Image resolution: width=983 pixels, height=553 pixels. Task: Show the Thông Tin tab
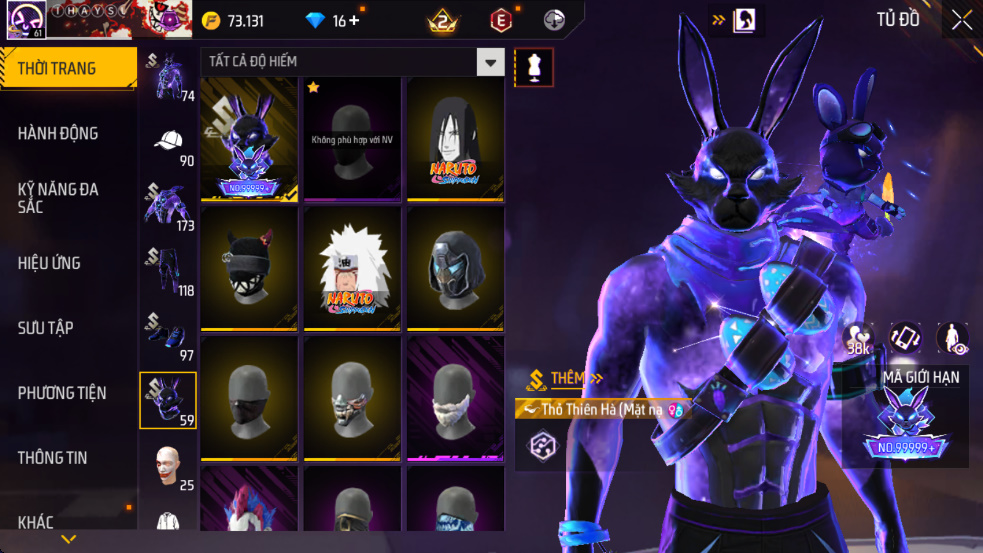(67, 458)
